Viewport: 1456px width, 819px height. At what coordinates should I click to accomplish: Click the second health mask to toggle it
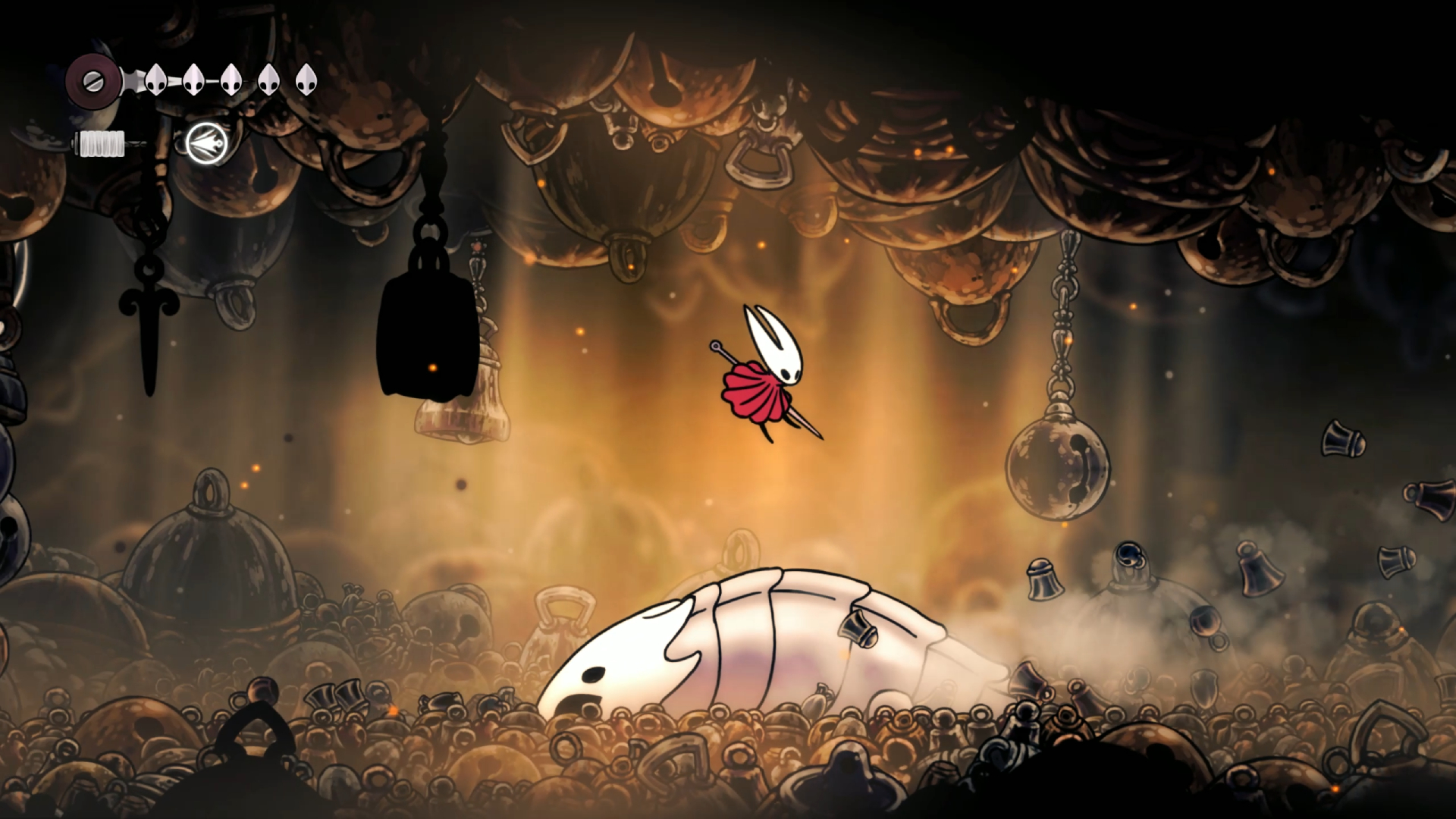click(192, 80)
